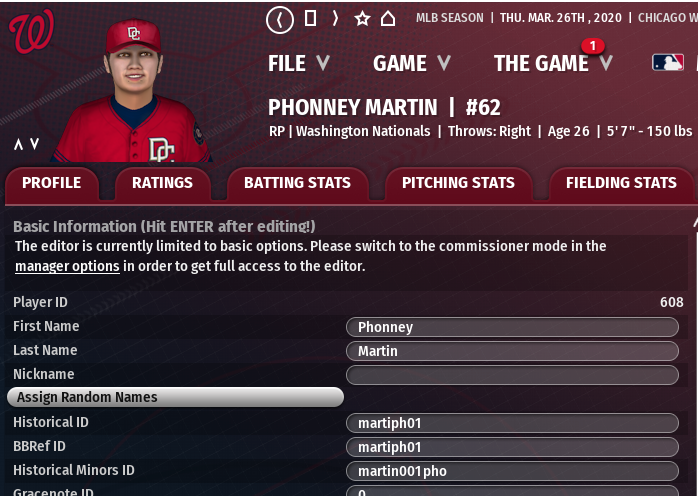Open the FIELDING STATS tab
This screenshot has width=698, height=496.
pyautogui.click(x=620, y=183)
